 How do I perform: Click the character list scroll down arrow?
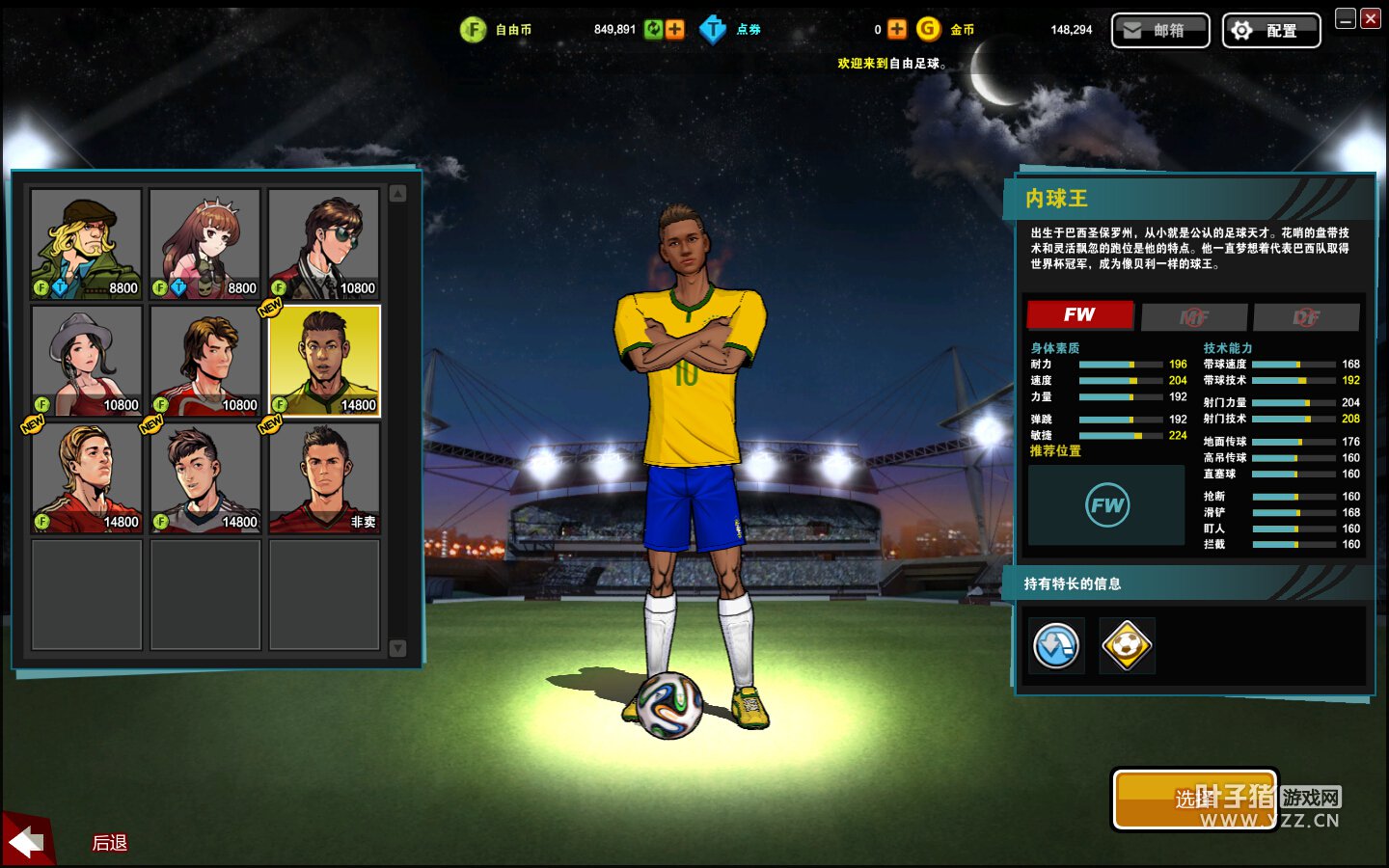[398, 648]
